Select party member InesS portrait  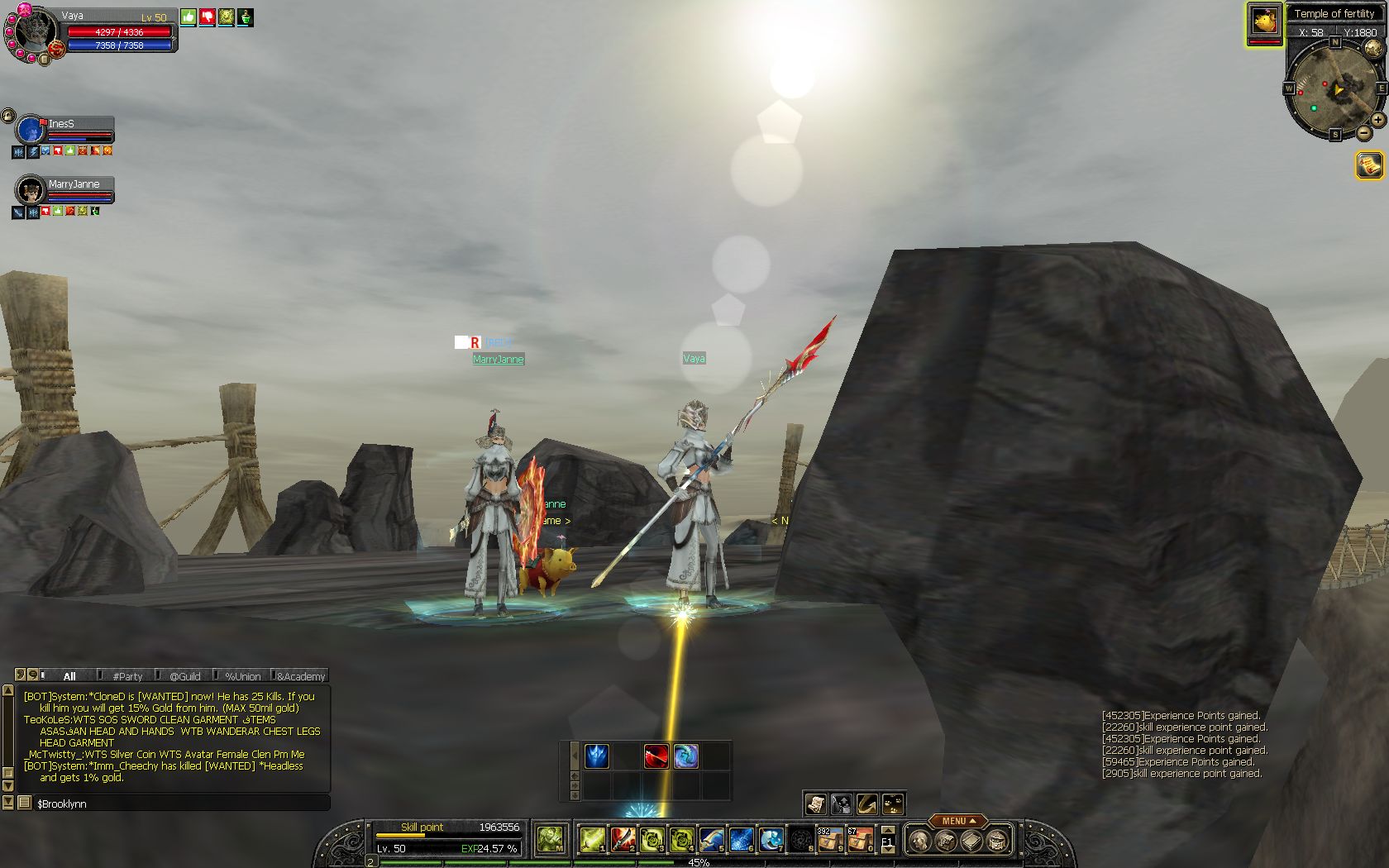pos(31,131)
